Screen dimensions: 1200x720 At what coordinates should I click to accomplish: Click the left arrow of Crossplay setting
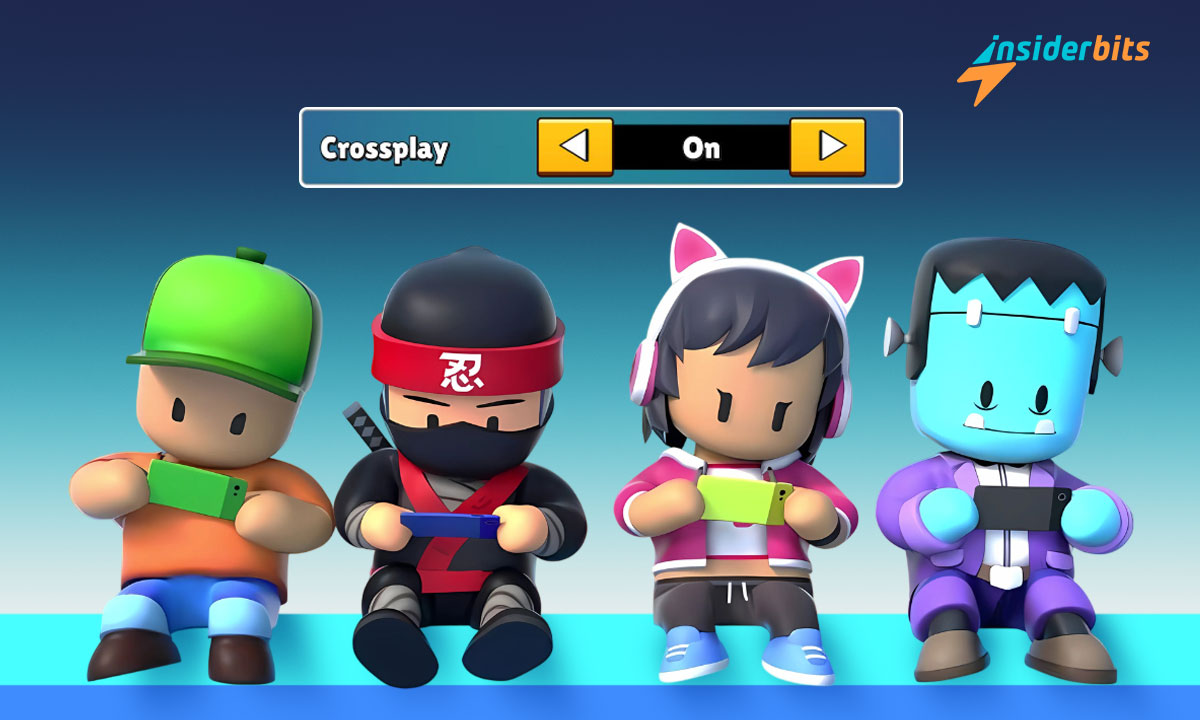pyautogui.click(x=575, y=147)
